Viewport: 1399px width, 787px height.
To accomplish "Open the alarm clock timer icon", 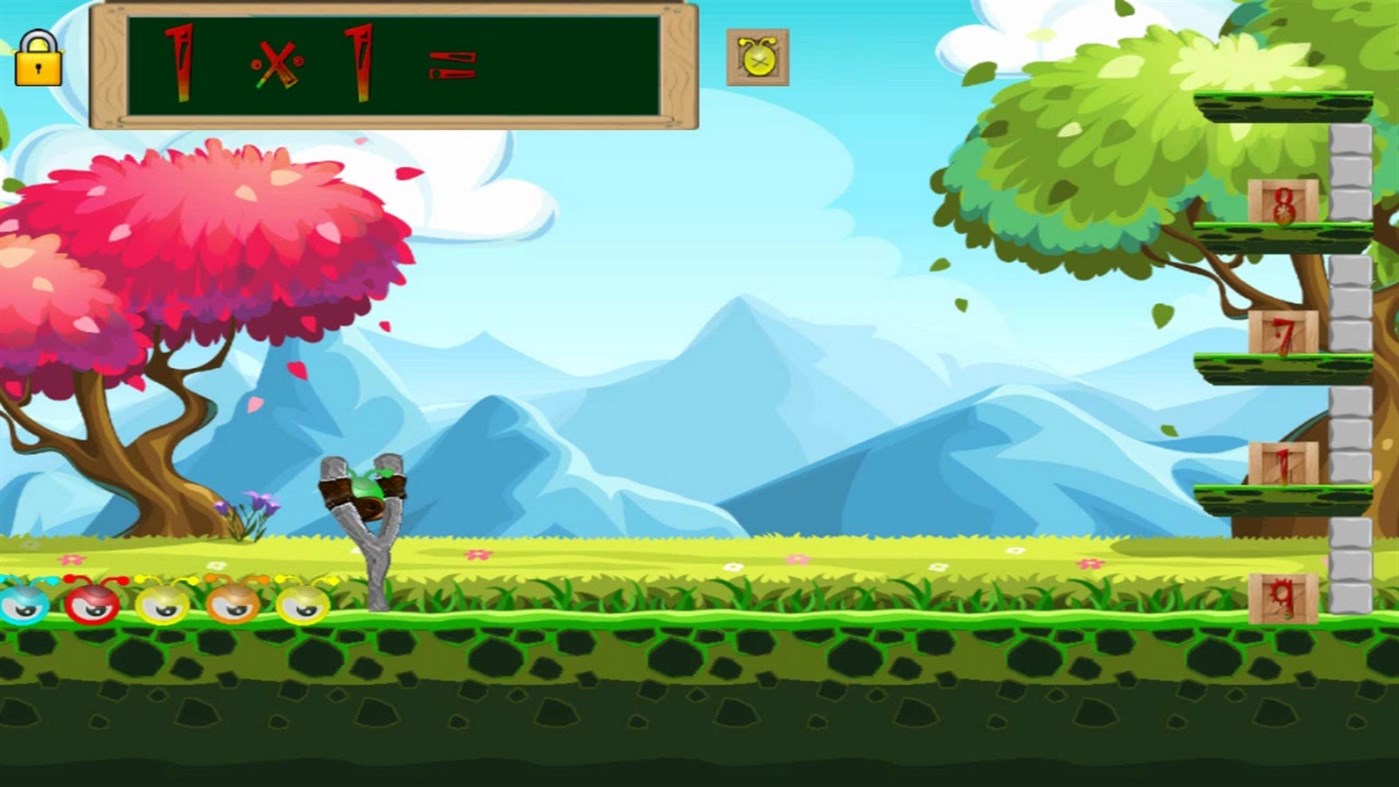I will coord(757,57).
